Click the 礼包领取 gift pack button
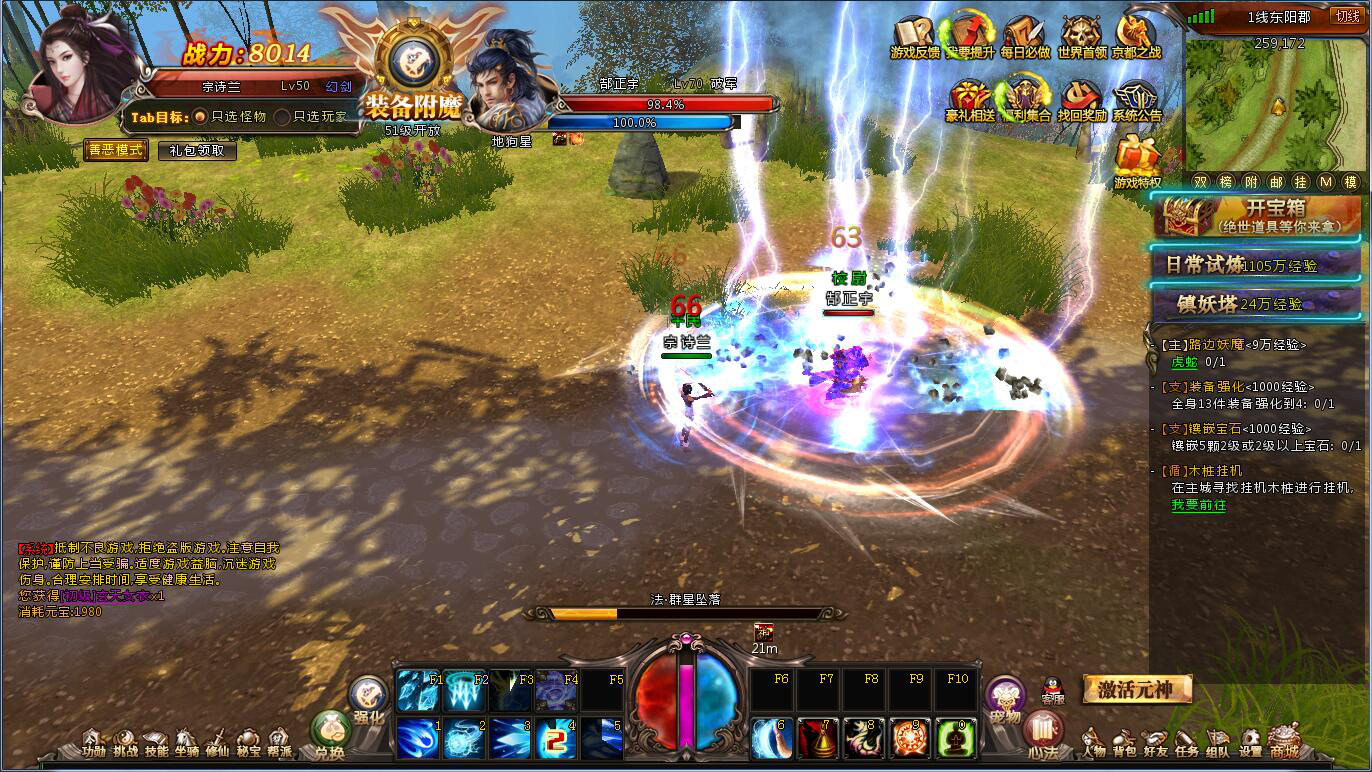Screen dimensions: 1372x772 coord(197,151)
